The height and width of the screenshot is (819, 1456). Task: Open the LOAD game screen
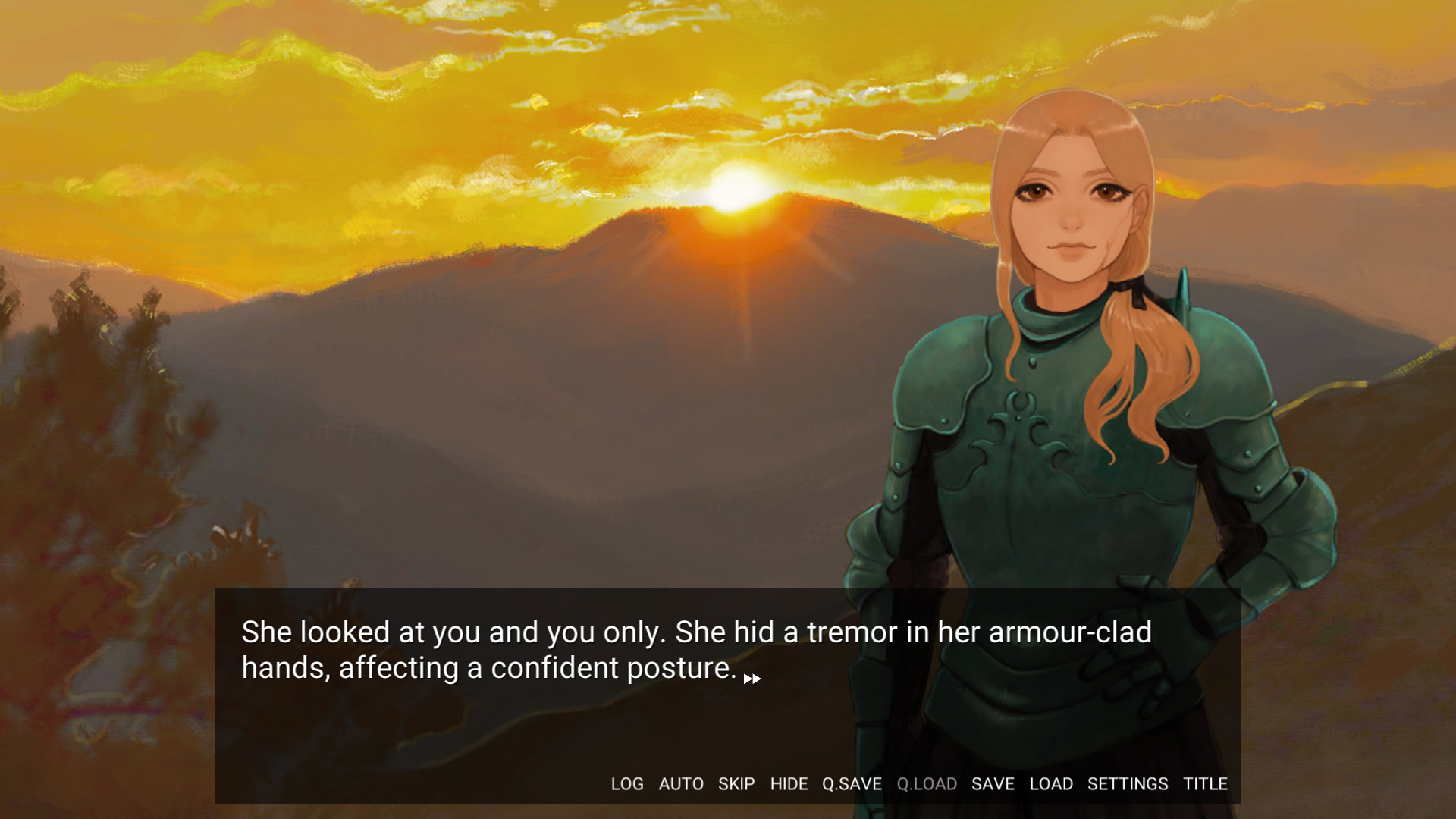[1051, 784]
